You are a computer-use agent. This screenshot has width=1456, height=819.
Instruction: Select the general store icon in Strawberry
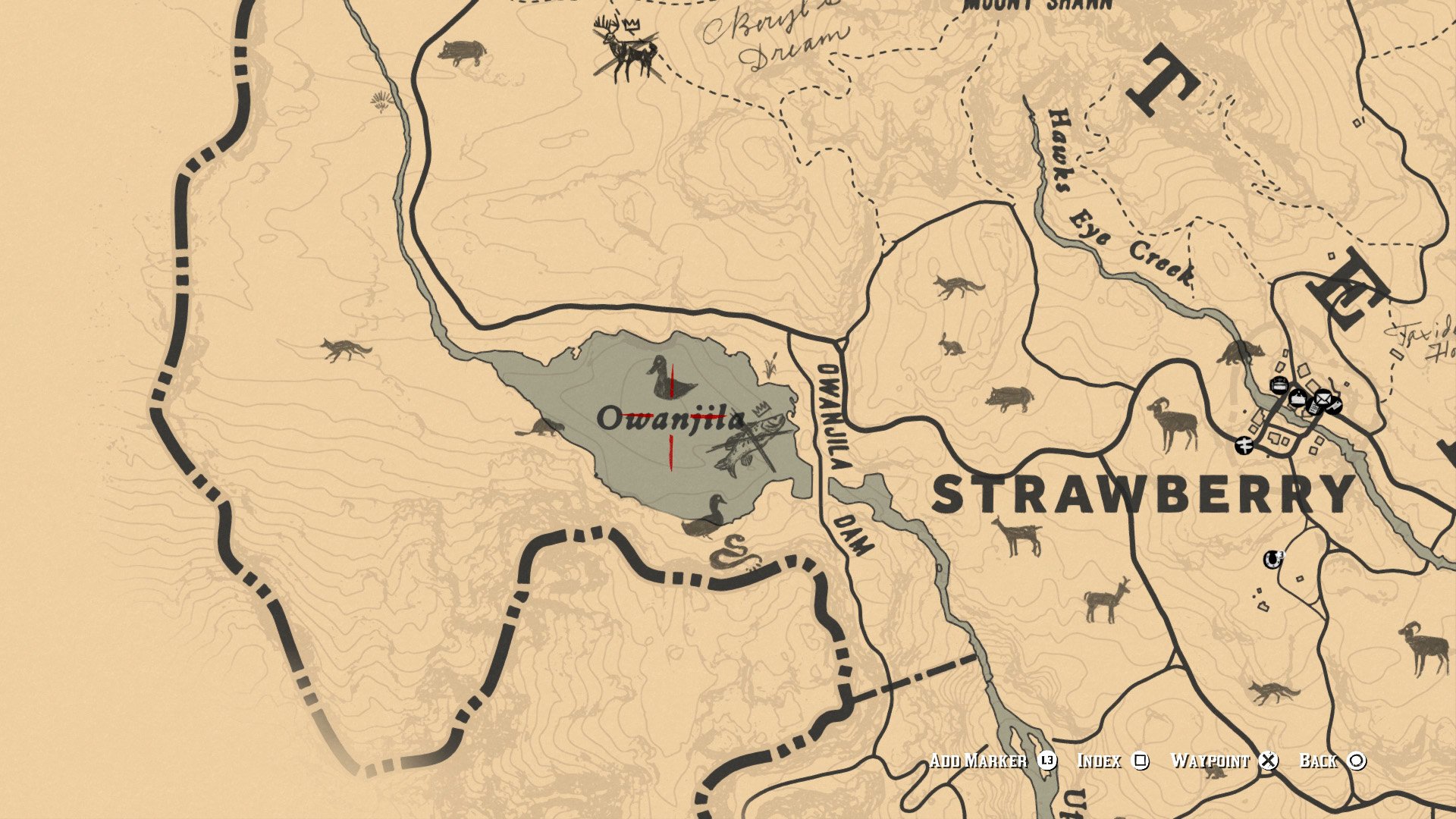[1298, 400]
